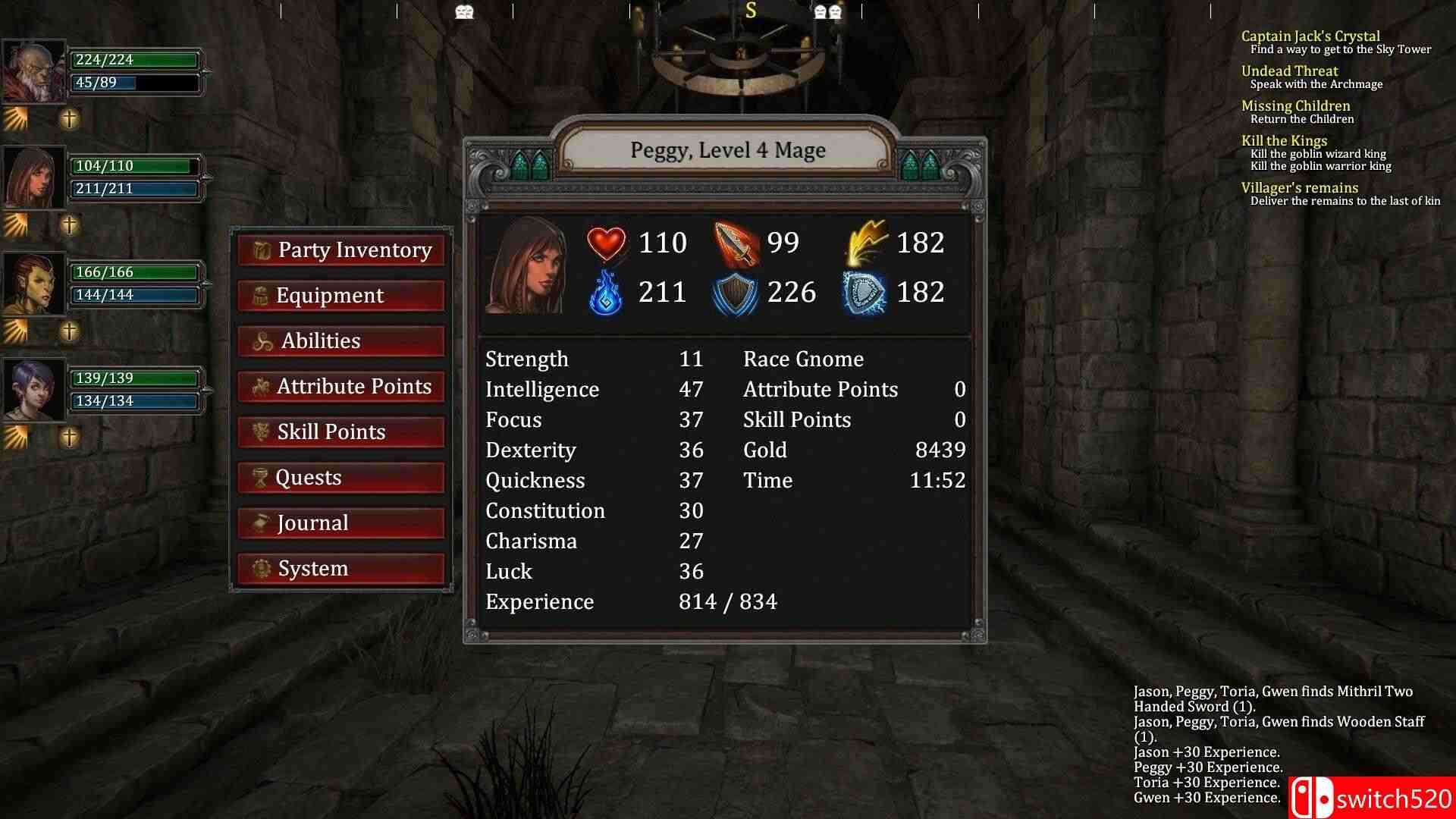Click the health heart icon showing 110
Image resolution: width=1456 pixels, height=819 pixels.
pyautogui.click(x=607, y=243)
